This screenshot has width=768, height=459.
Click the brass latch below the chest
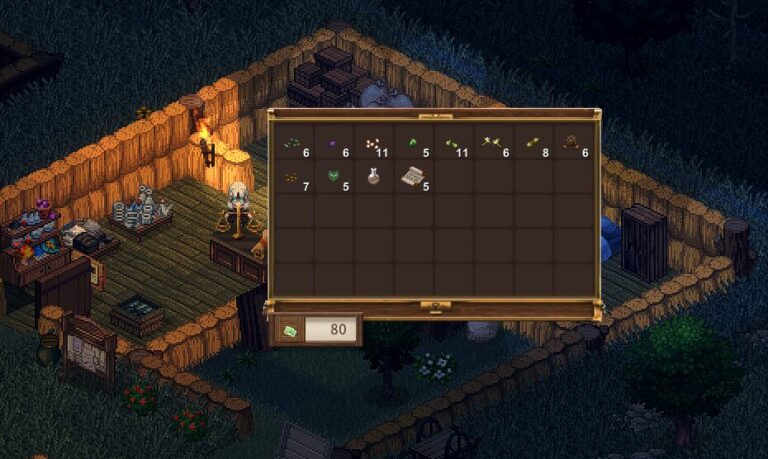coord(433,304)
